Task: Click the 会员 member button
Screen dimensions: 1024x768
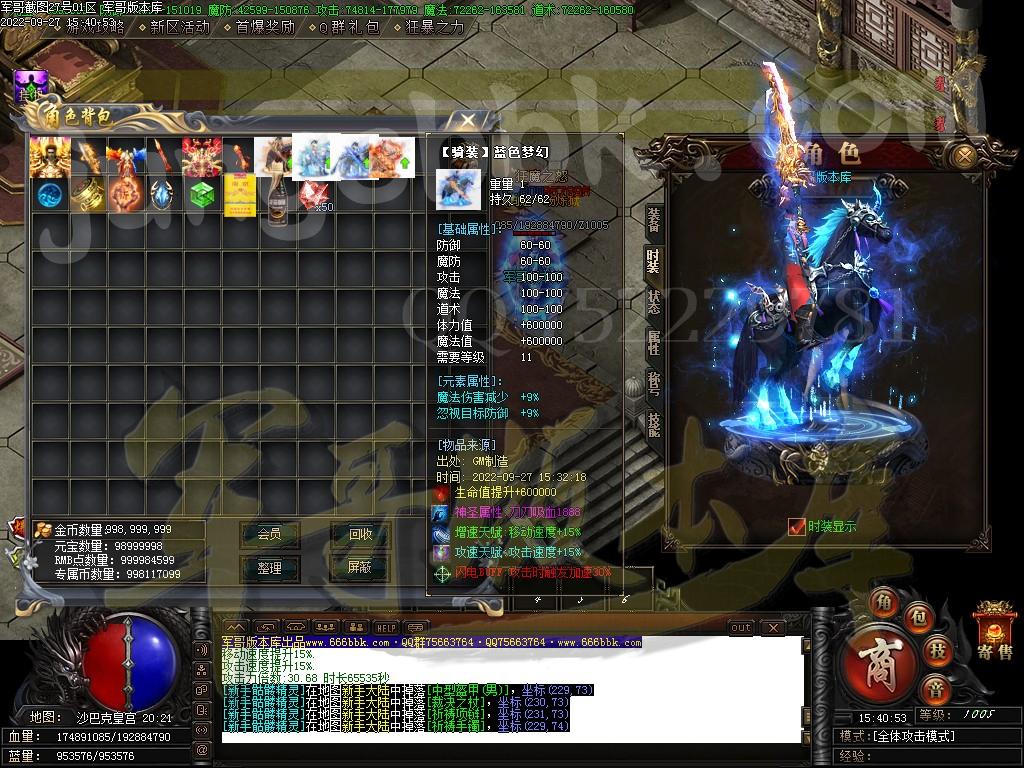Action: click(269, 534)
